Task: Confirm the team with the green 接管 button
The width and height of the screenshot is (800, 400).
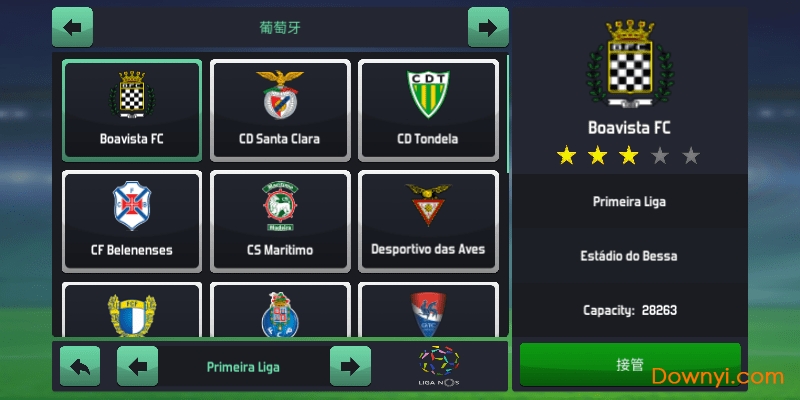Action: pyautogui.click(x=630, y=365)
